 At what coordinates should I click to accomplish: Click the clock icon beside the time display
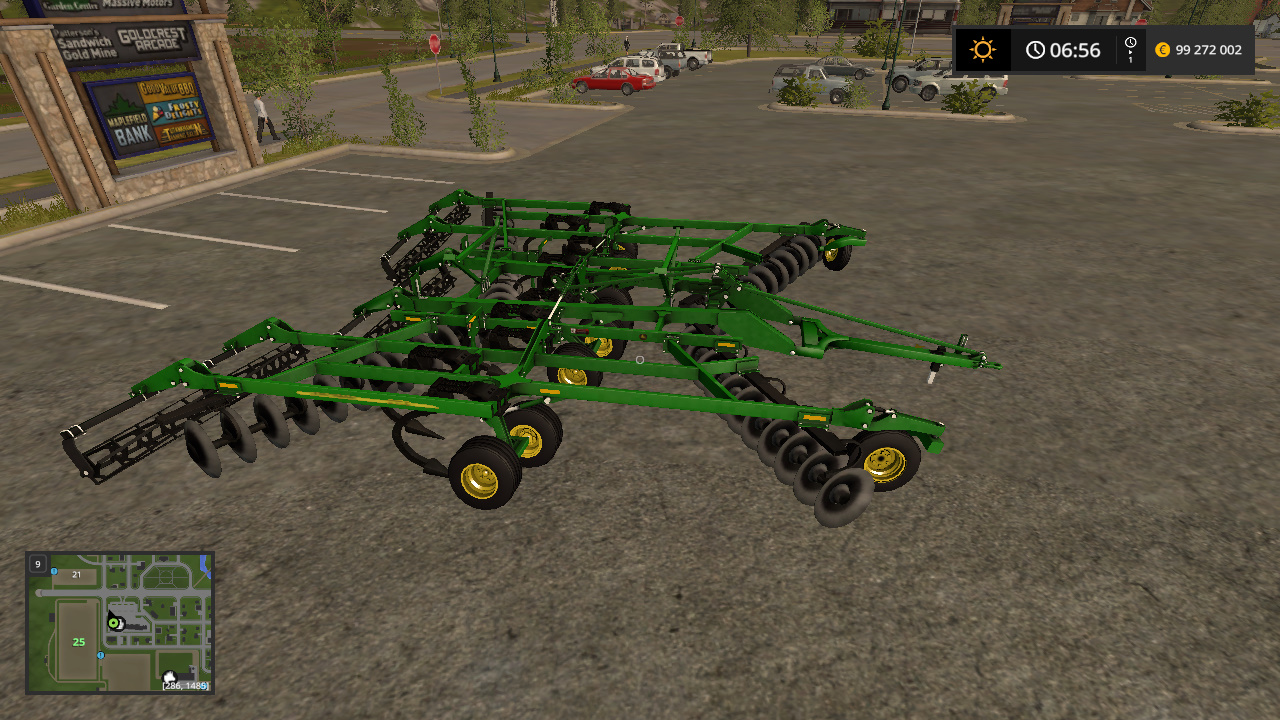[x=1035, y=49]
